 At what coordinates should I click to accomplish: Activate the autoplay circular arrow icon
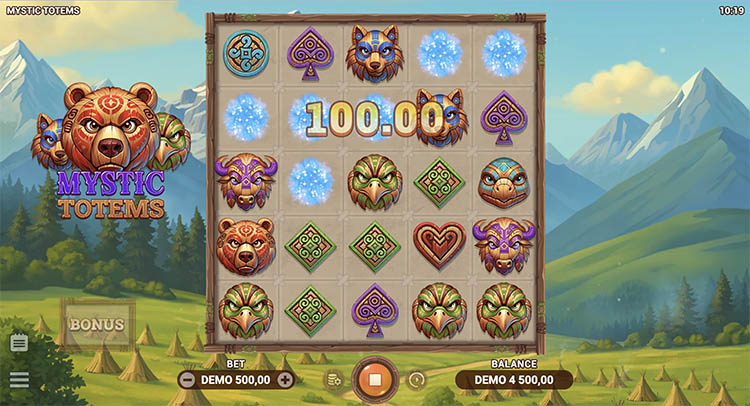click(x=417, y=380)
